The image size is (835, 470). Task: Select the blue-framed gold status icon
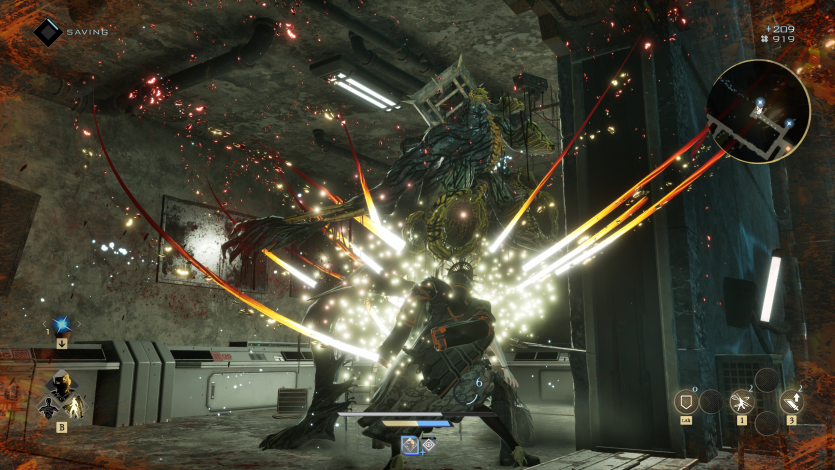409,444
